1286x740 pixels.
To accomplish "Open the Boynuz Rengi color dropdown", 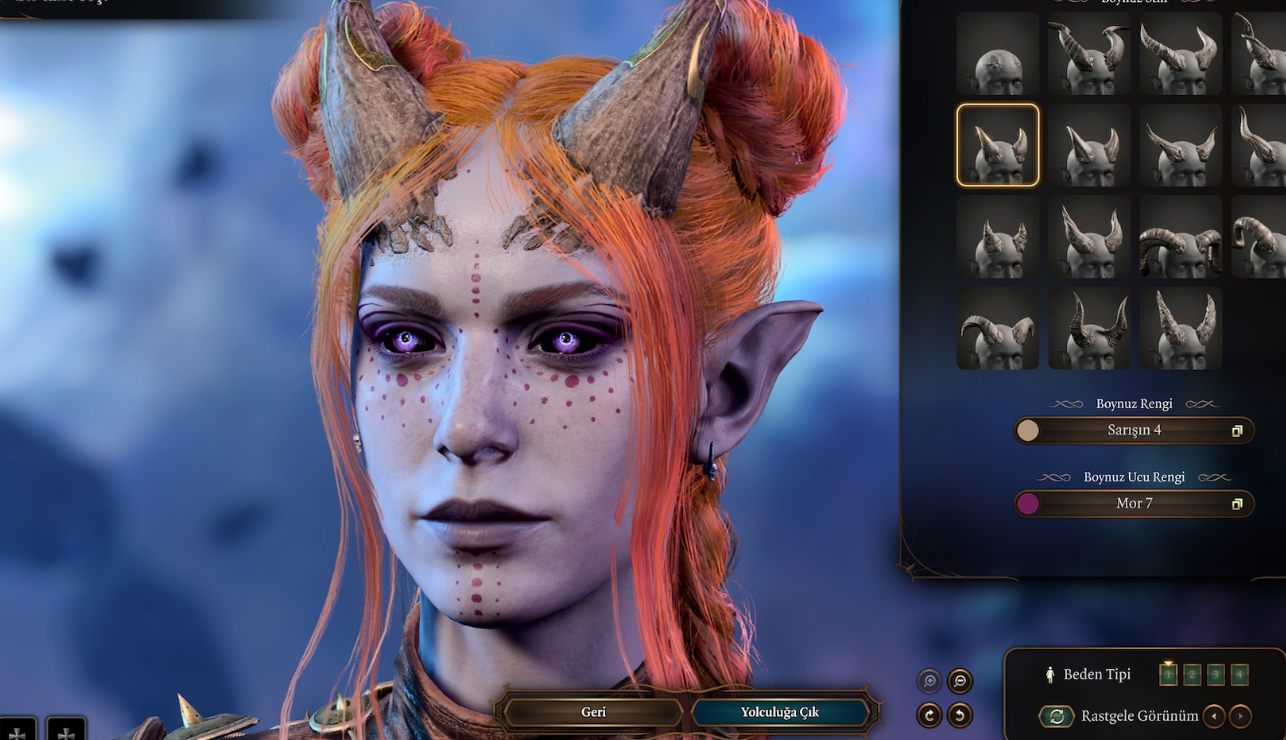I will 1134,430.
